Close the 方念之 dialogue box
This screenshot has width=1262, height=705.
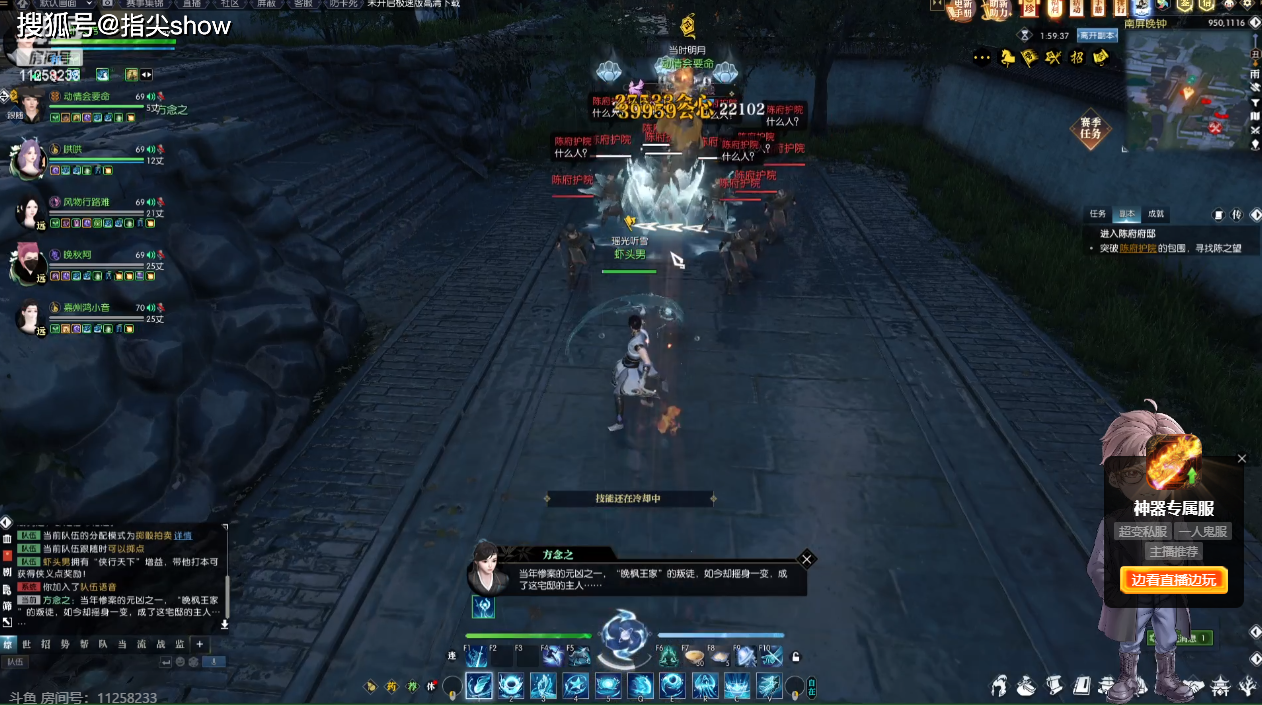tap(807, 559)
